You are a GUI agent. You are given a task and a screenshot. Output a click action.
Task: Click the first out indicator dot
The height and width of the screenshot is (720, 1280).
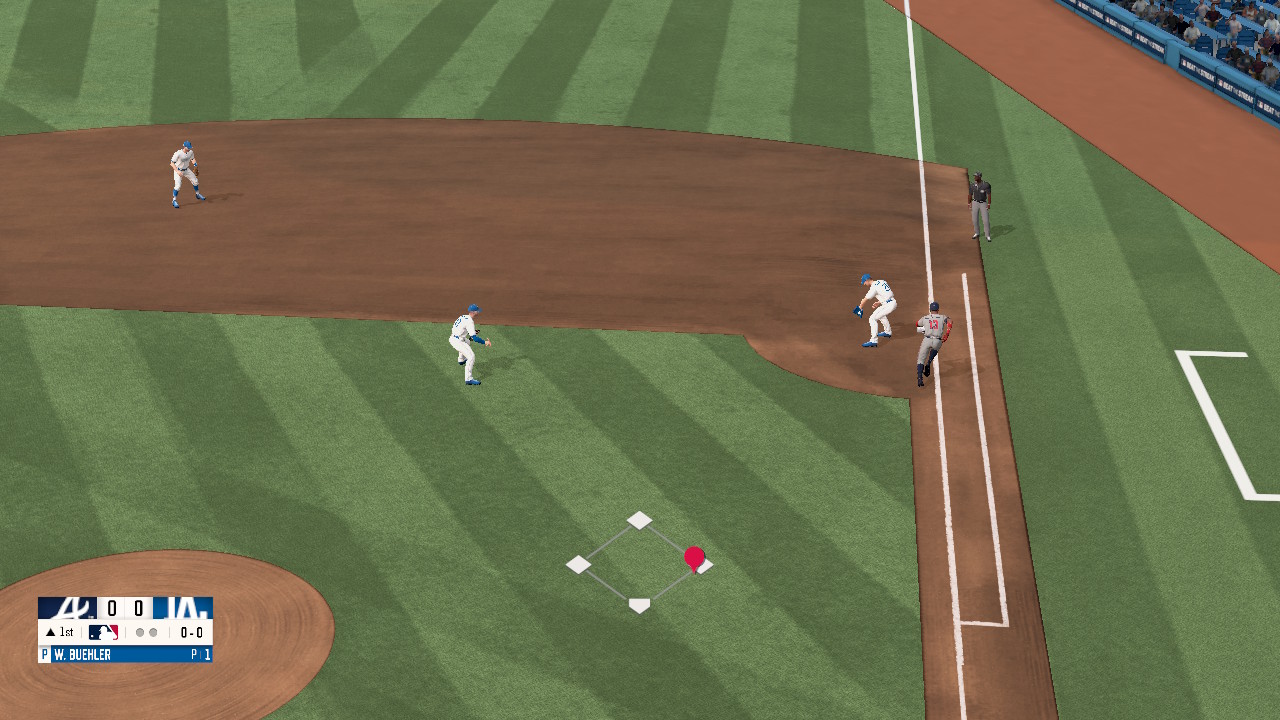(x=141, y=632)
